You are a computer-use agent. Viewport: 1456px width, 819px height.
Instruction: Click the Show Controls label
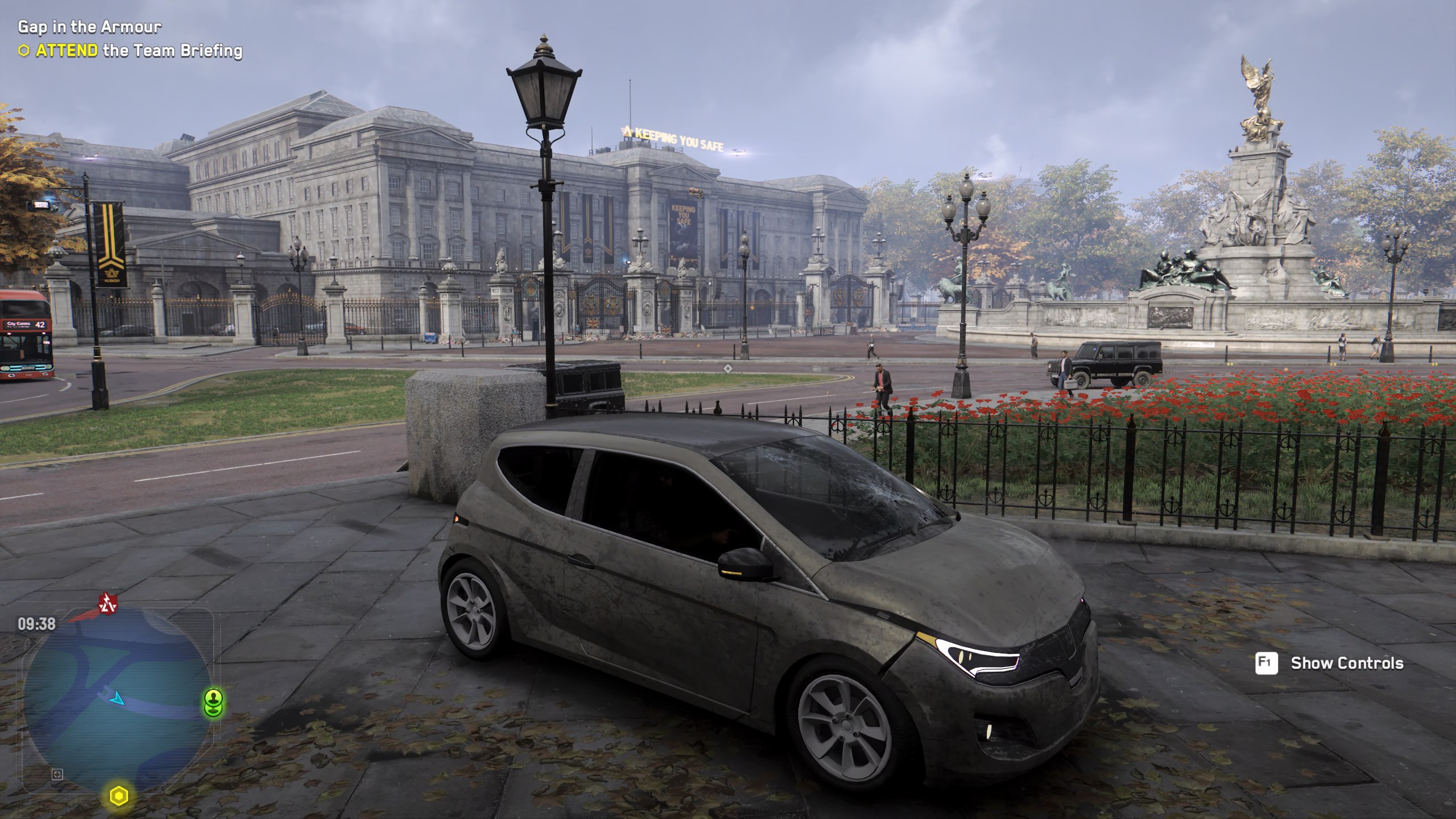click(x=1347, y=663)
